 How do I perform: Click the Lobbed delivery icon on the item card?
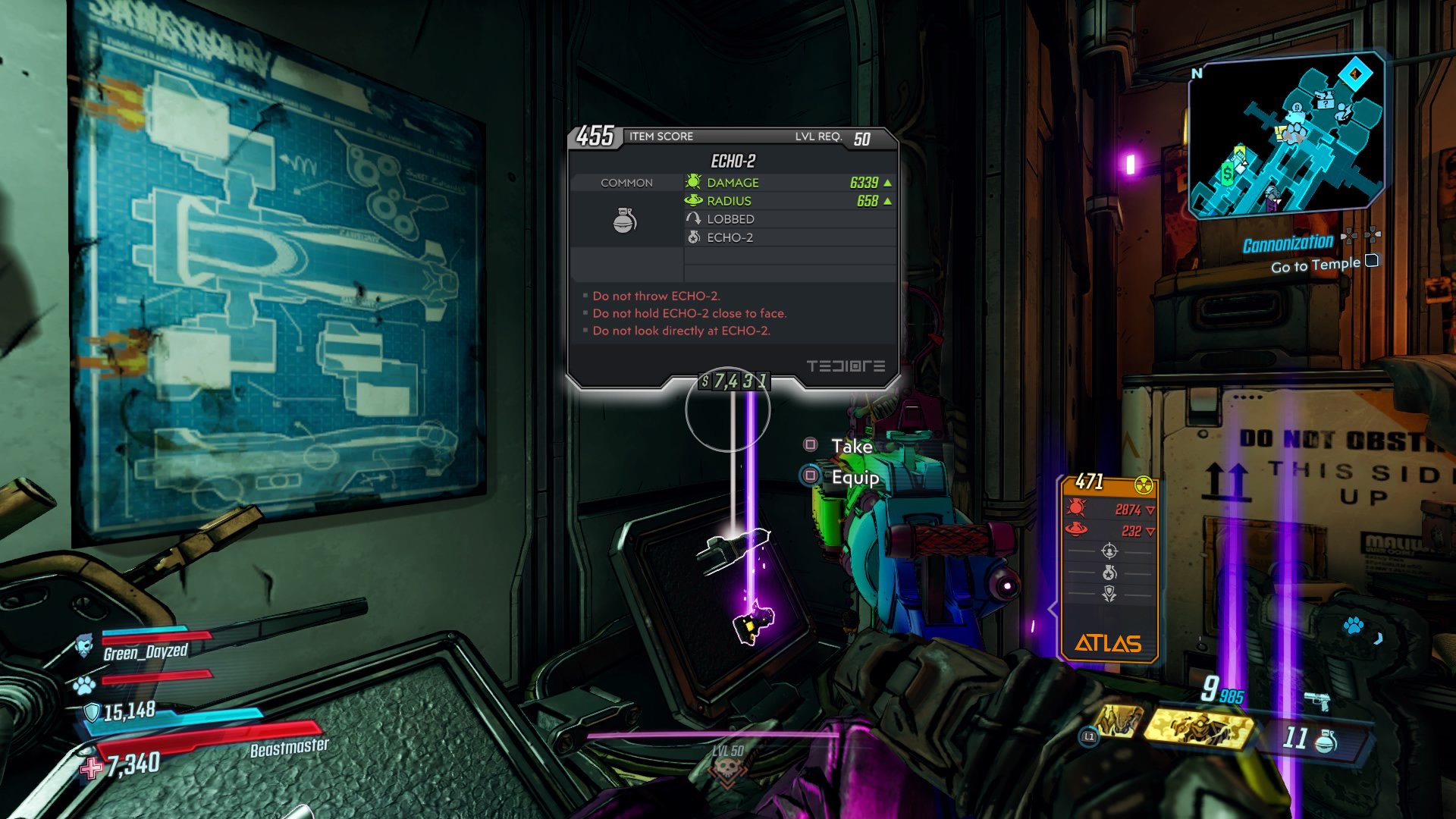695,218
